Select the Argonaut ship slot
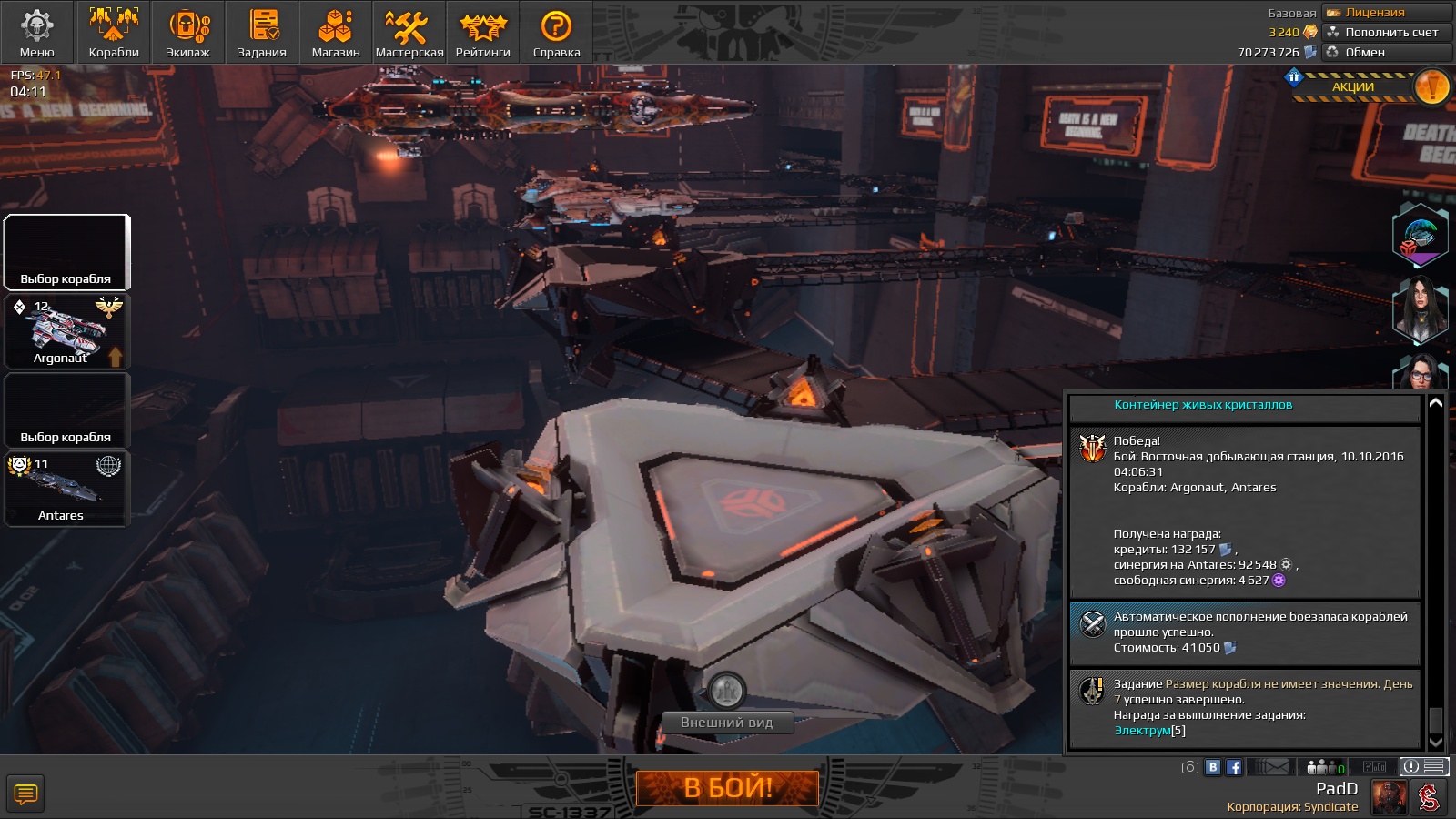Screen dimensions: 1456x819 tap(67, 331)
